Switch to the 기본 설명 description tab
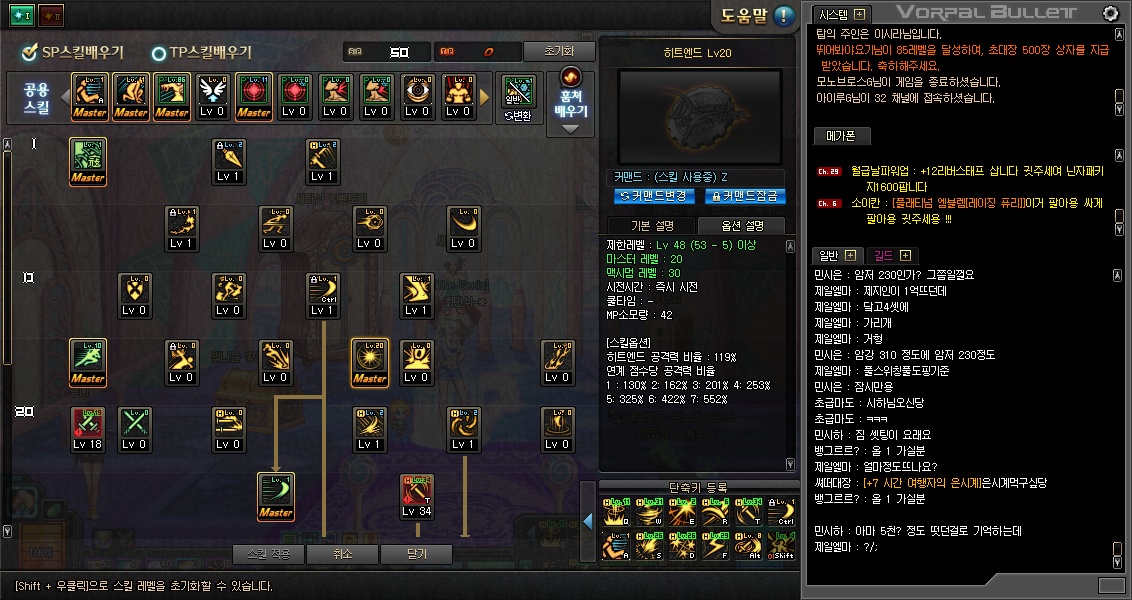1132x600 pixels. click(652, 225)
